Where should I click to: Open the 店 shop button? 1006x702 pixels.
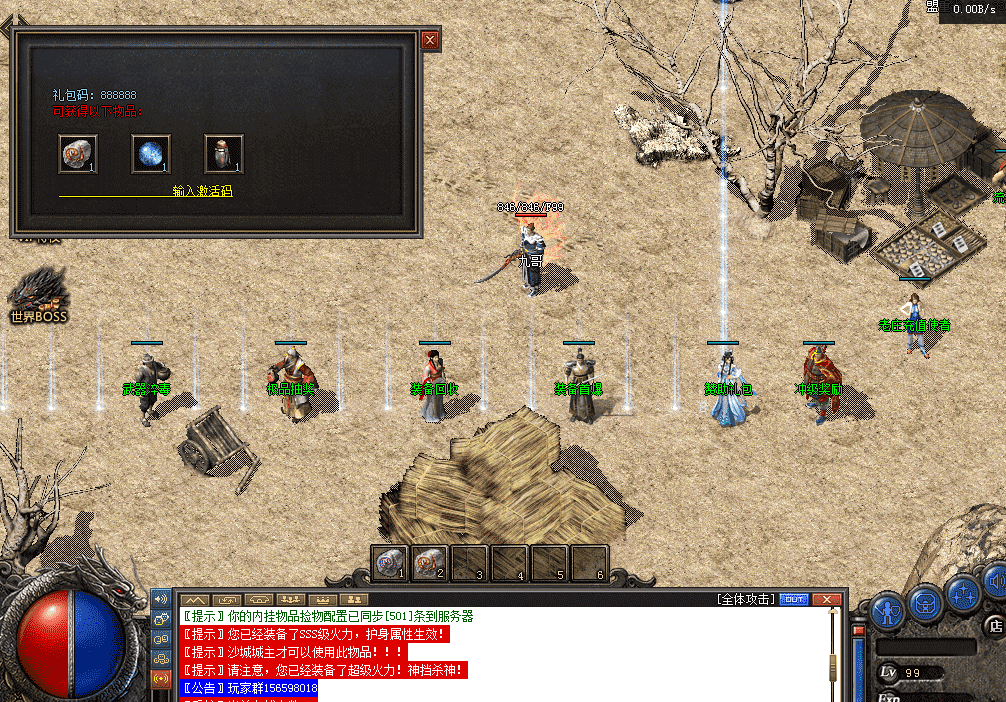[994, 626]
